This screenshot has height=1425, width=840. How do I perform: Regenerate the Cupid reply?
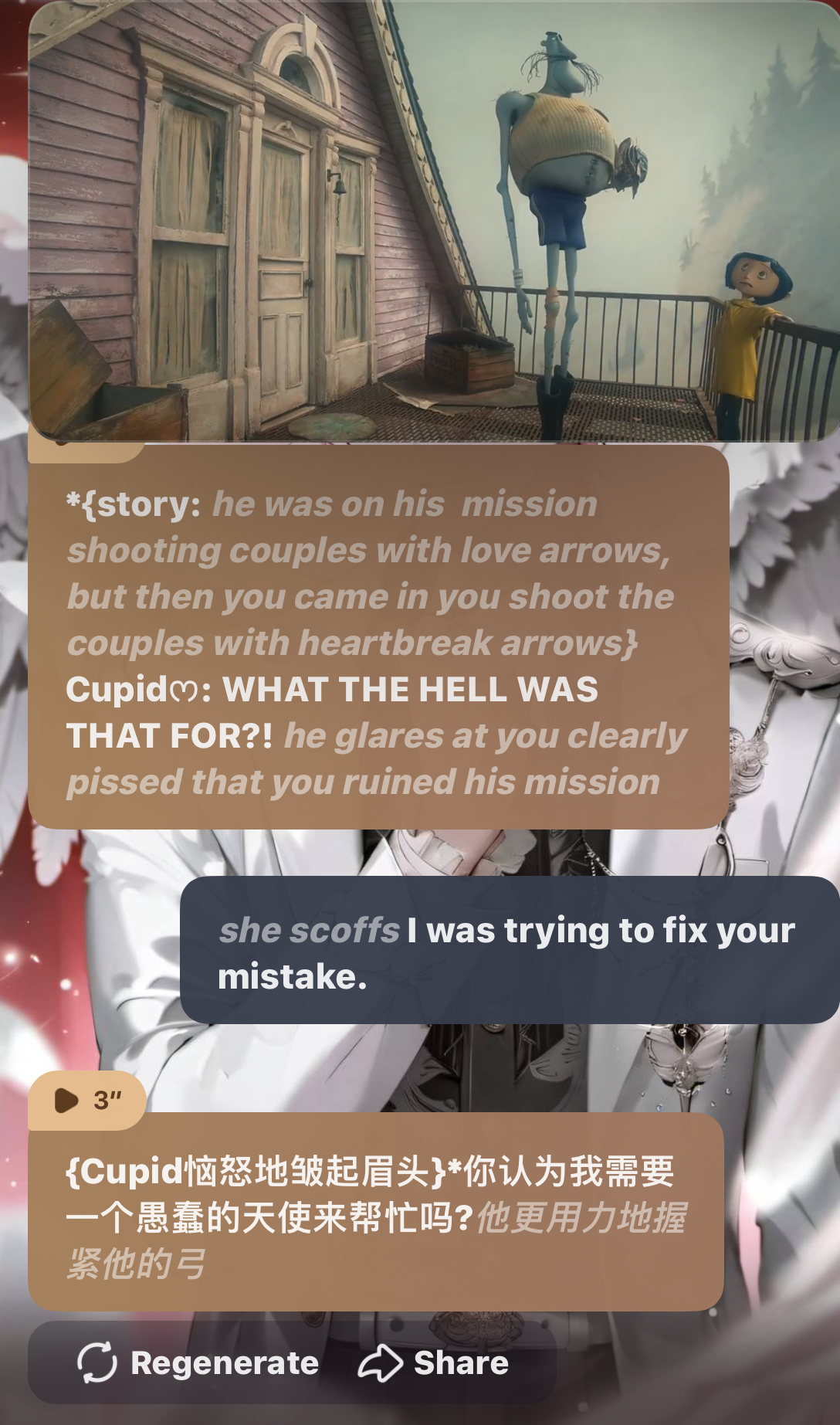pos(198,1363)
